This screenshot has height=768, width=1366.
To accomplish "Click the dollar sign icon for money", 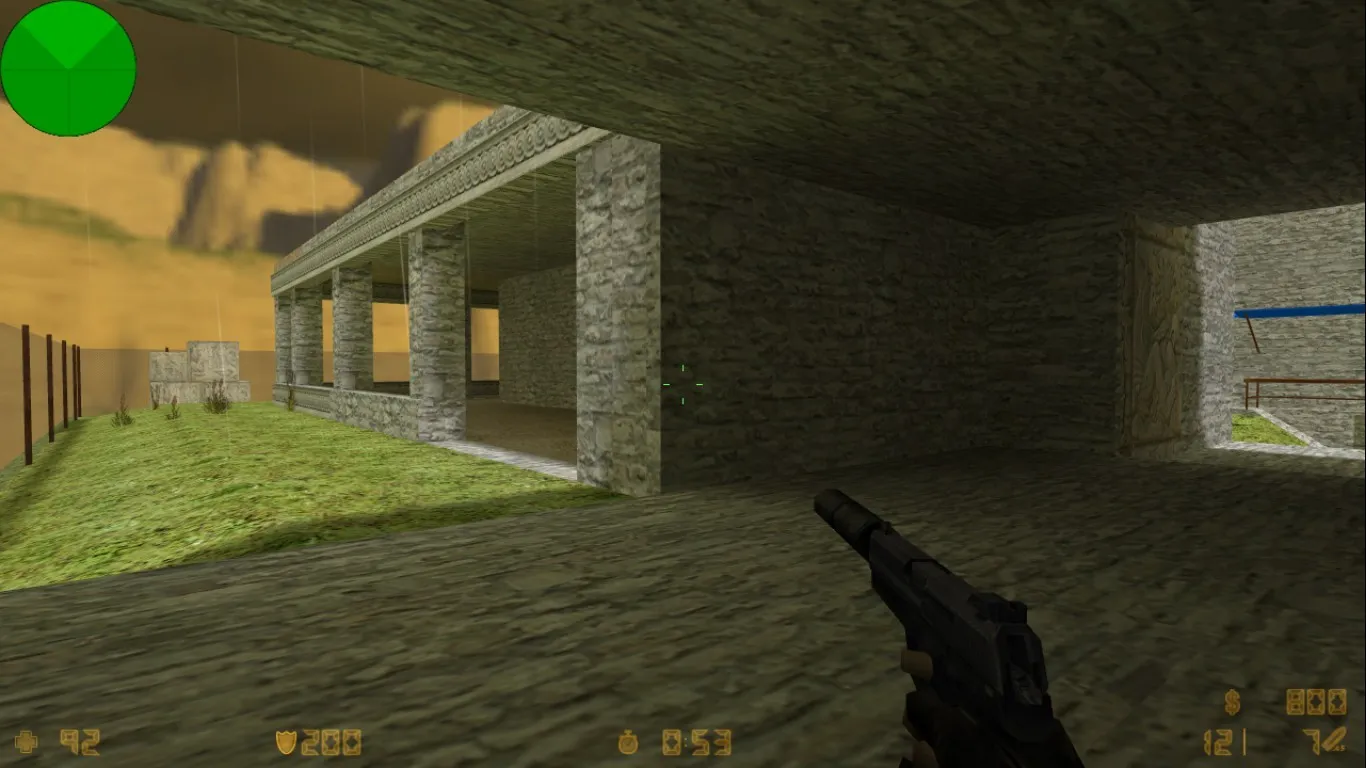I will point(1232,703).
